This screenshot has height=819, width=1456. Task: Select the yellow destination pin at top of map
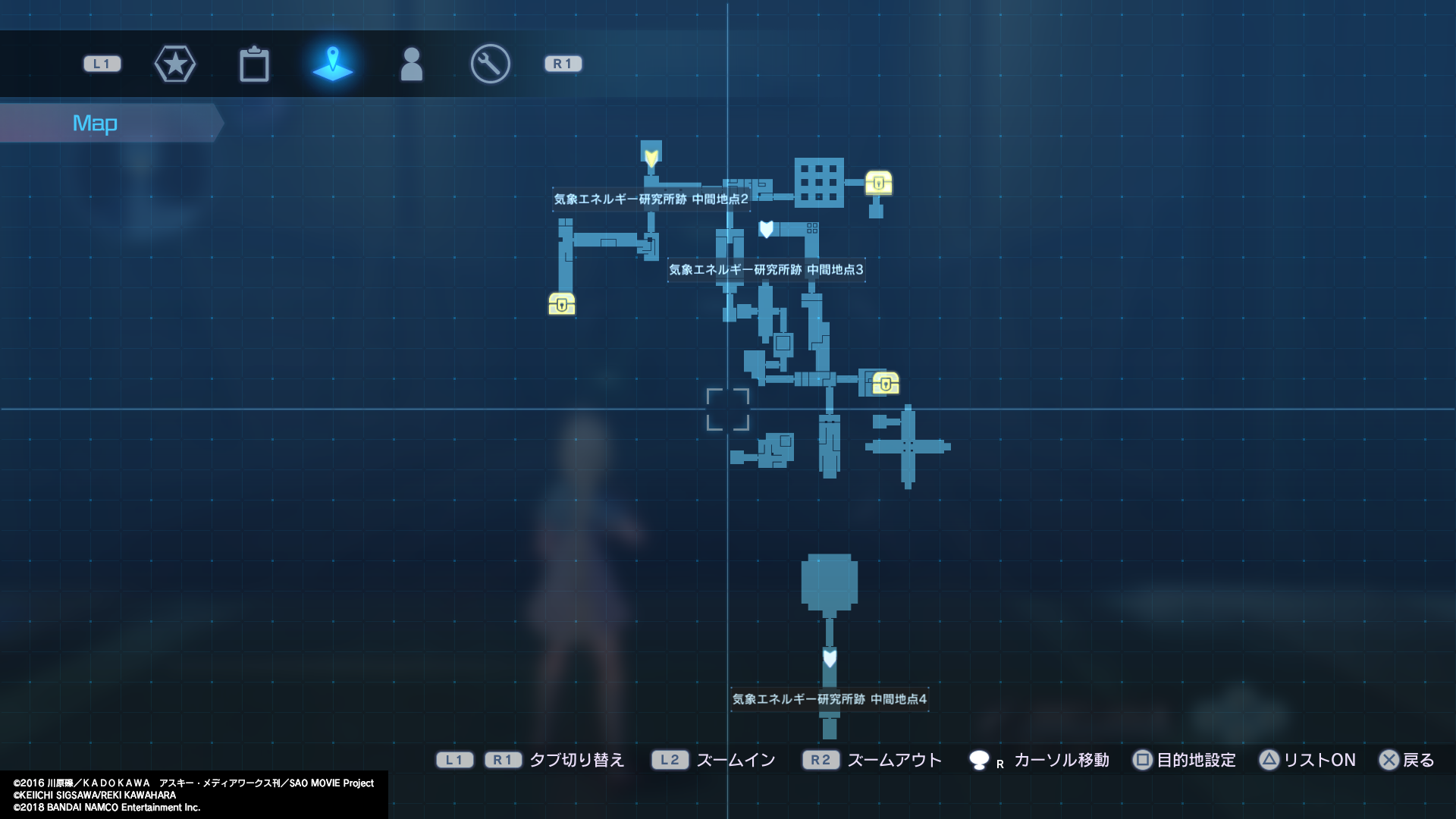pyautogui.click(x=651, y=157)
